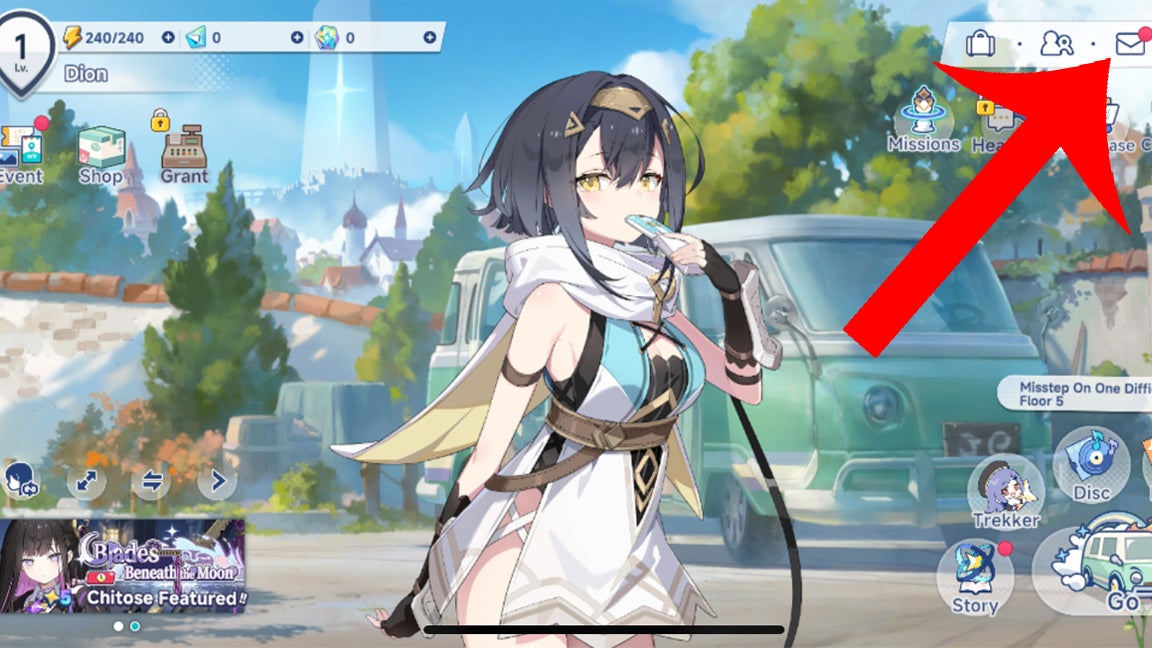1152x648 pixels.
Task: Open the suitcase inventory bag
Action: (x=980, y=44)
